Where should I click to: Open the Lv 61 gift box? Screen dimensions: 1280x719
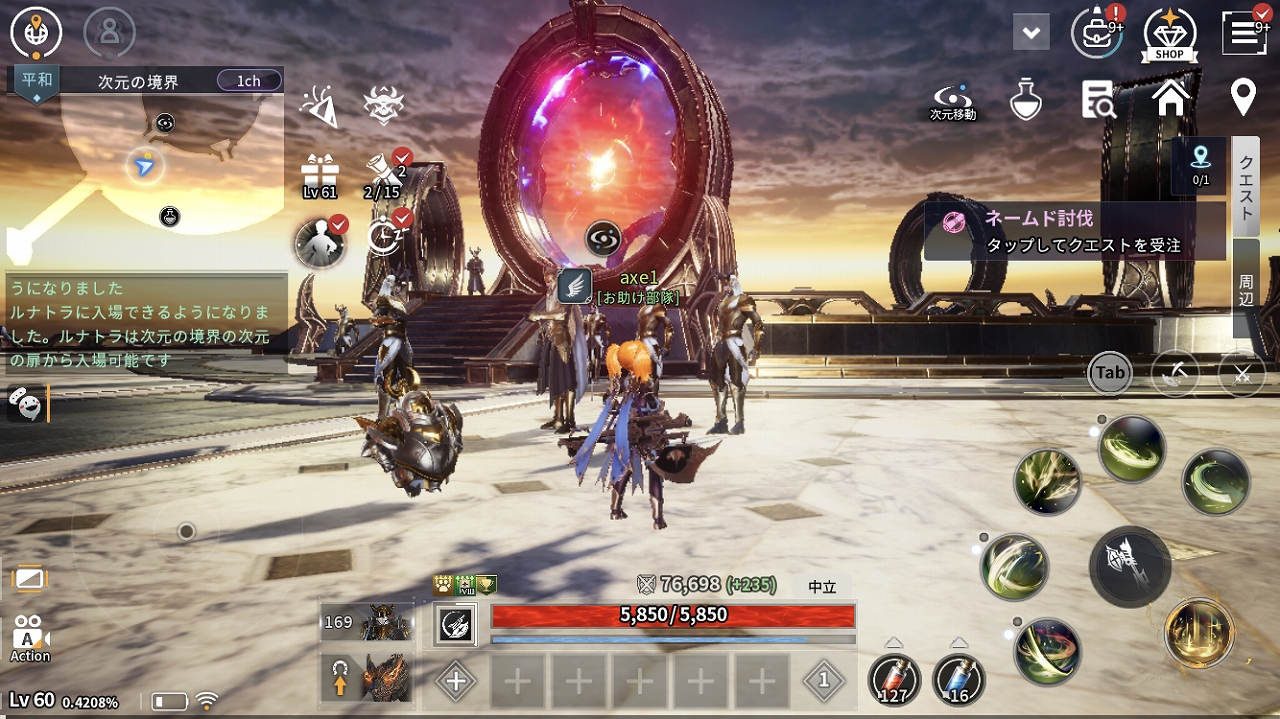pyautogui.click(x=320, y=175)
